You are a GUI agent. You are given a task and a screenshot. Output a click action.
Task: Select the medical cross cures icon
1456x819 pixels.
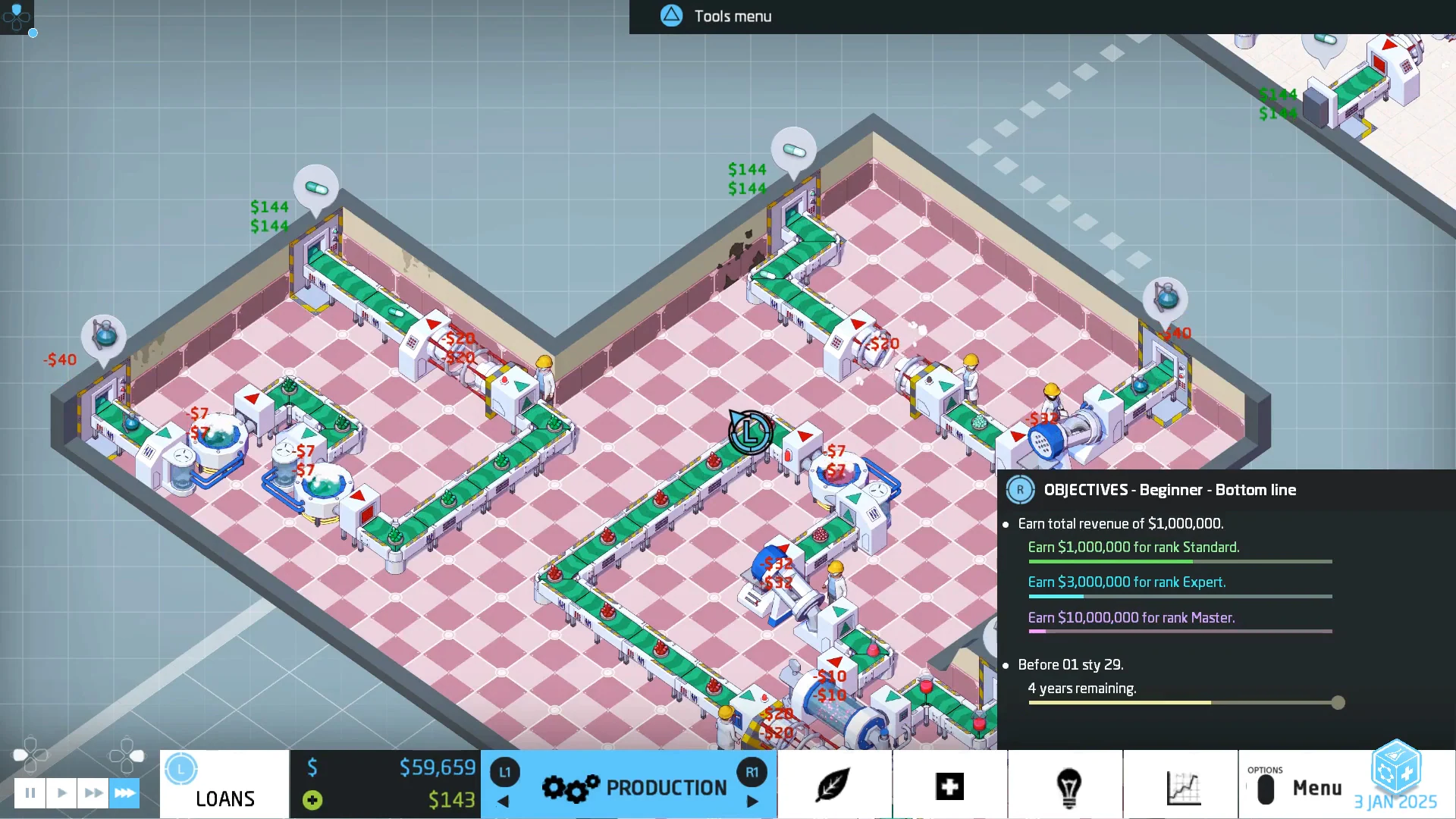click(950, 787)
